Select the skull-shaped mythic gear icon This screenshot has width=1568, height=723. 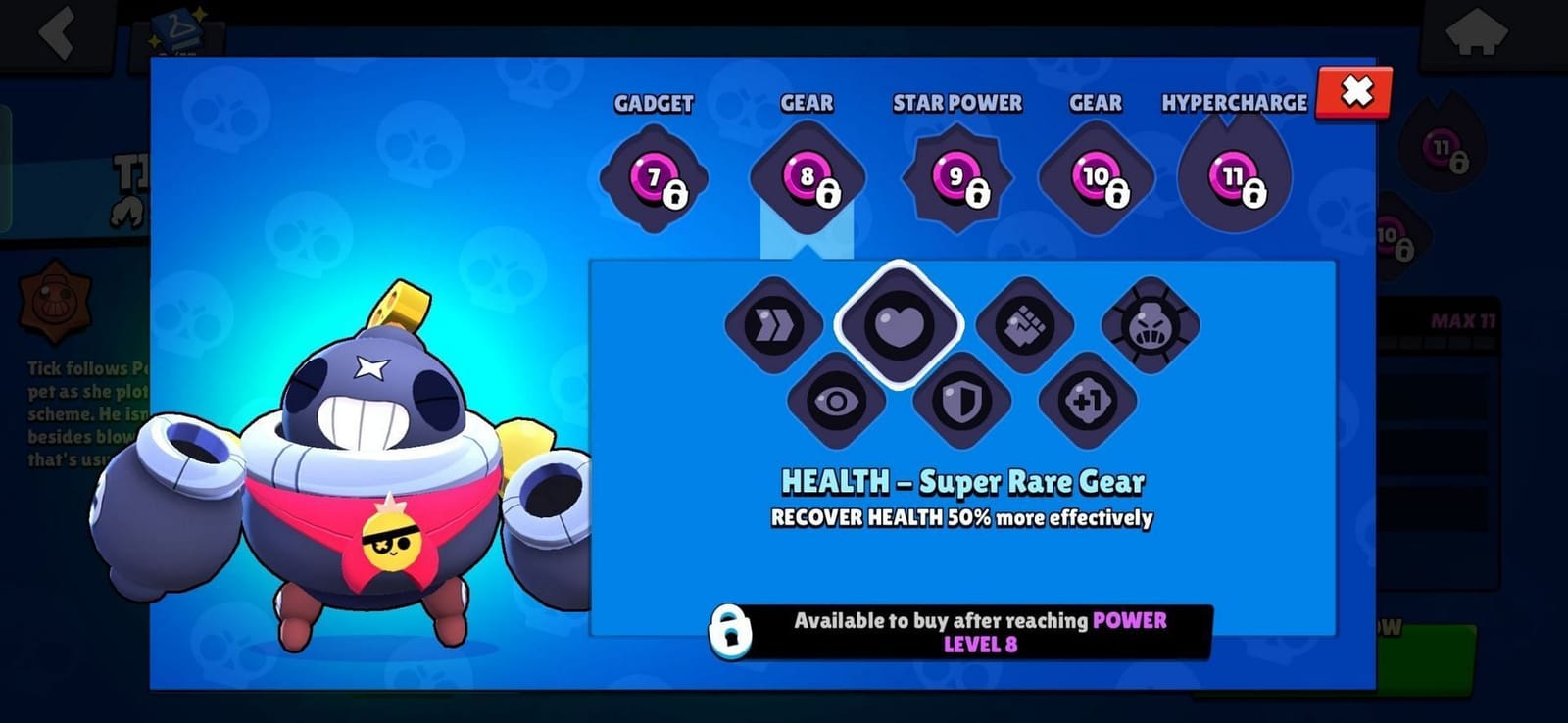1153,323
